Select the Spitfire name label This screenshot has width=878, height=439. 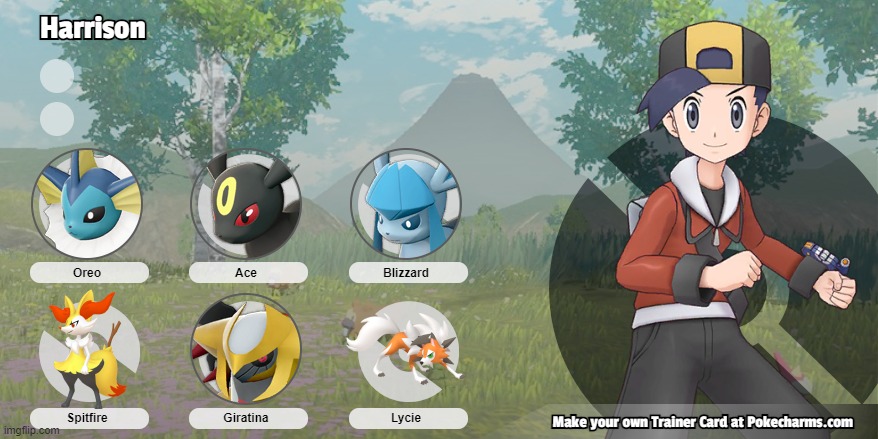coord(88,418)
